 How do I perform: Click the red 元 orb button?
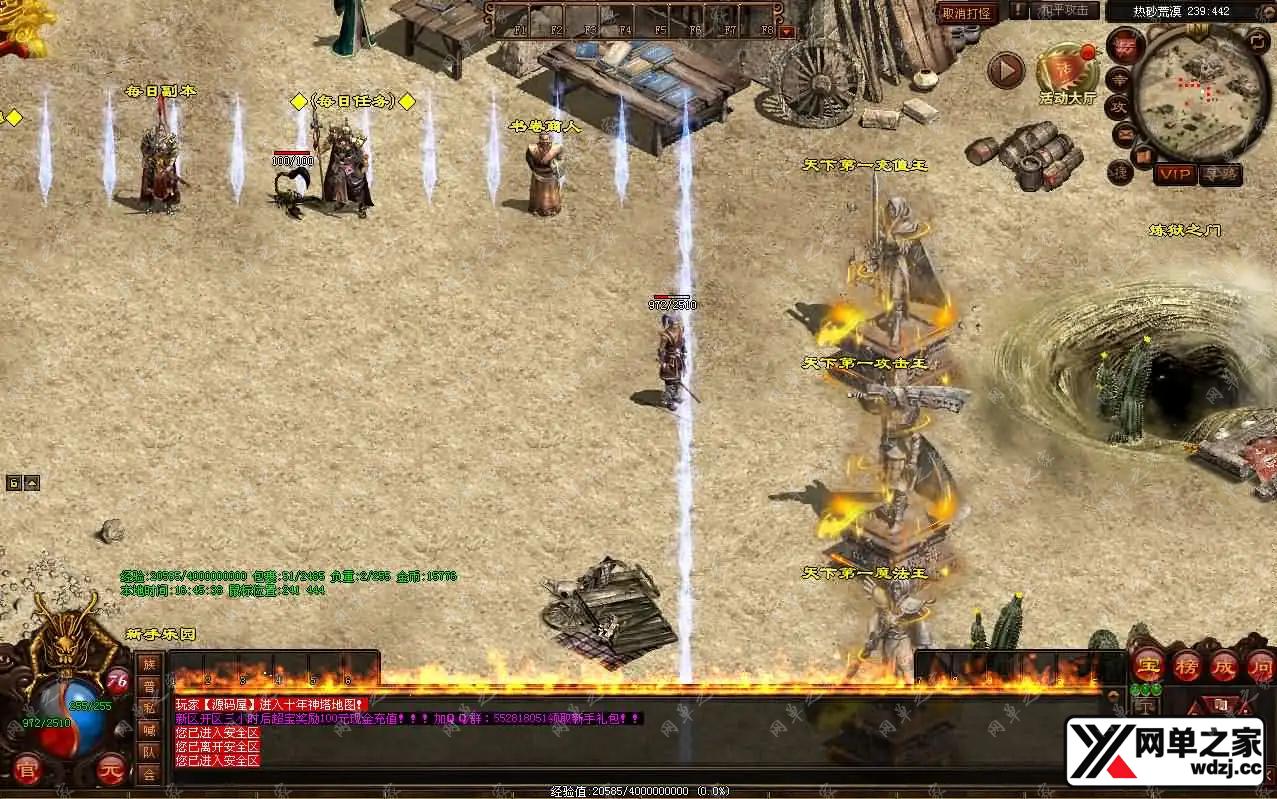(111, 769)
